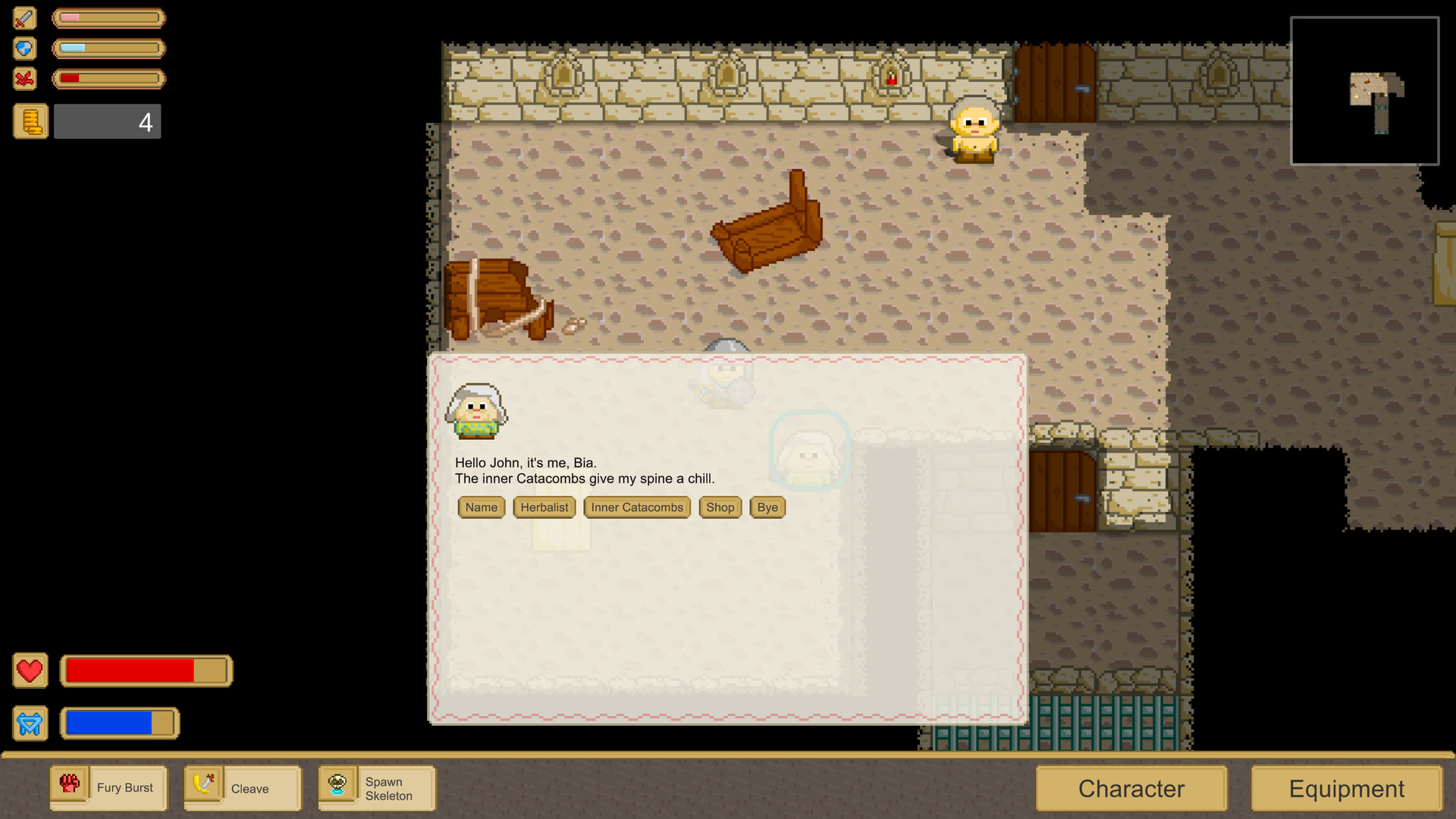Image resolution: width=1456 pixels, height=819 pixels.
Task: Open the Equipment screen
Action: 1346,789
